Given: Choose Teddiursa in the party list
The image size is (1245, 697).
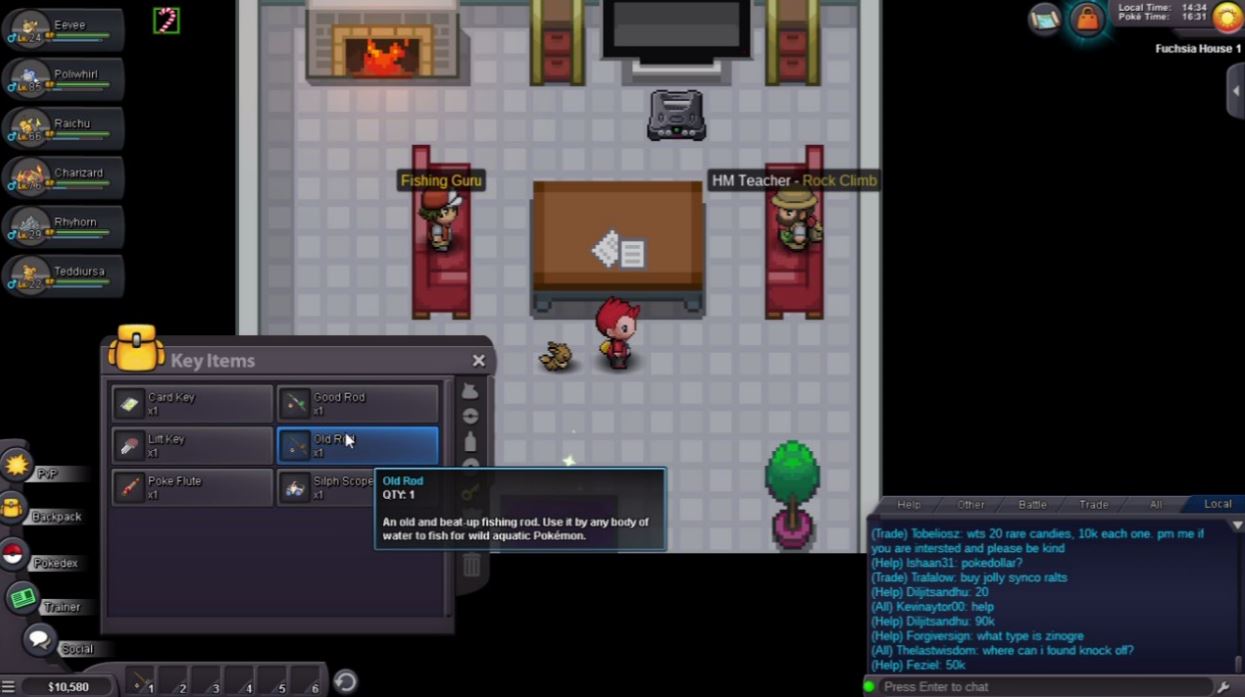Looking at the screenshot, I should click(x=62, y=276).
